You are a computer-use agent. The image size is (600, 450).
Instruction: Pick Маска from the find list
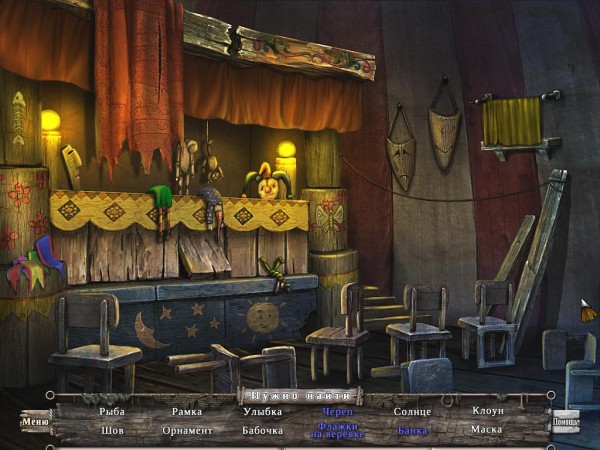point(487,430)
